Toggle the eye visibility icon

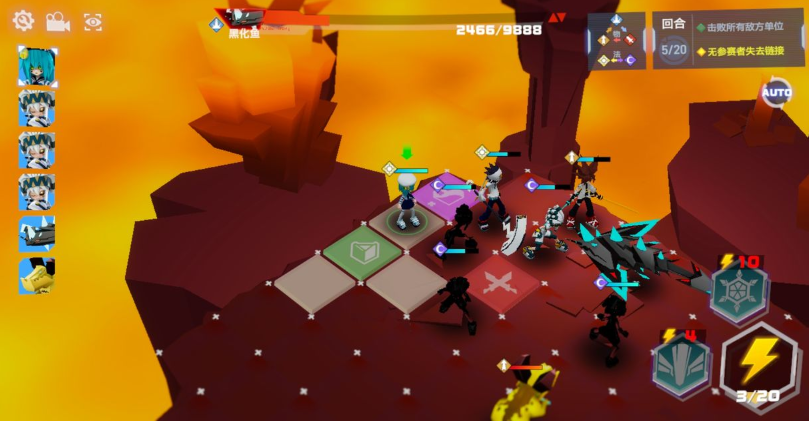(93, 21)
